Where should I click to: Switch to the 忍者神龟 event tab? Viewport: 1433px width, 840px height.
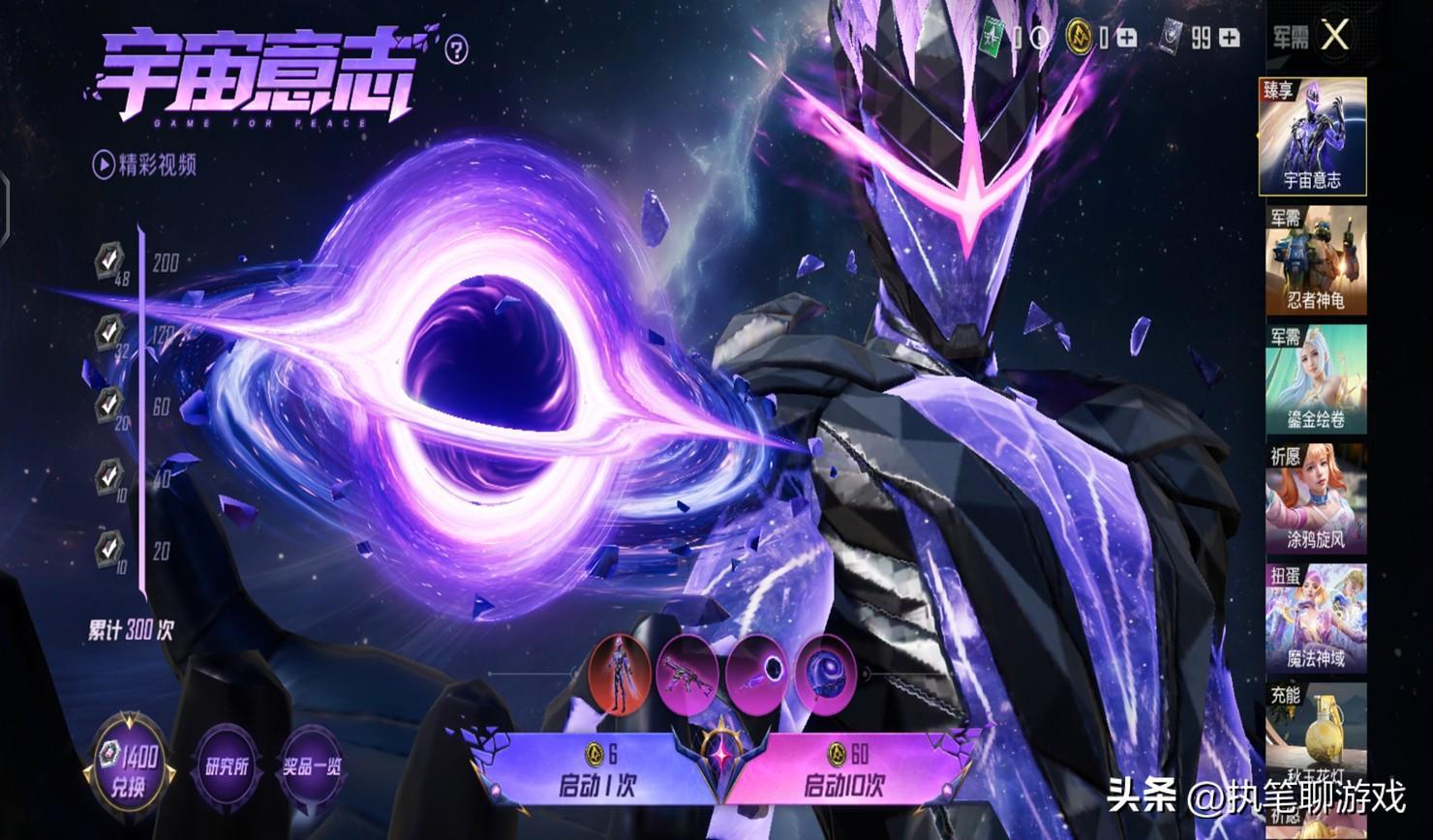(x=1316, y=260)
